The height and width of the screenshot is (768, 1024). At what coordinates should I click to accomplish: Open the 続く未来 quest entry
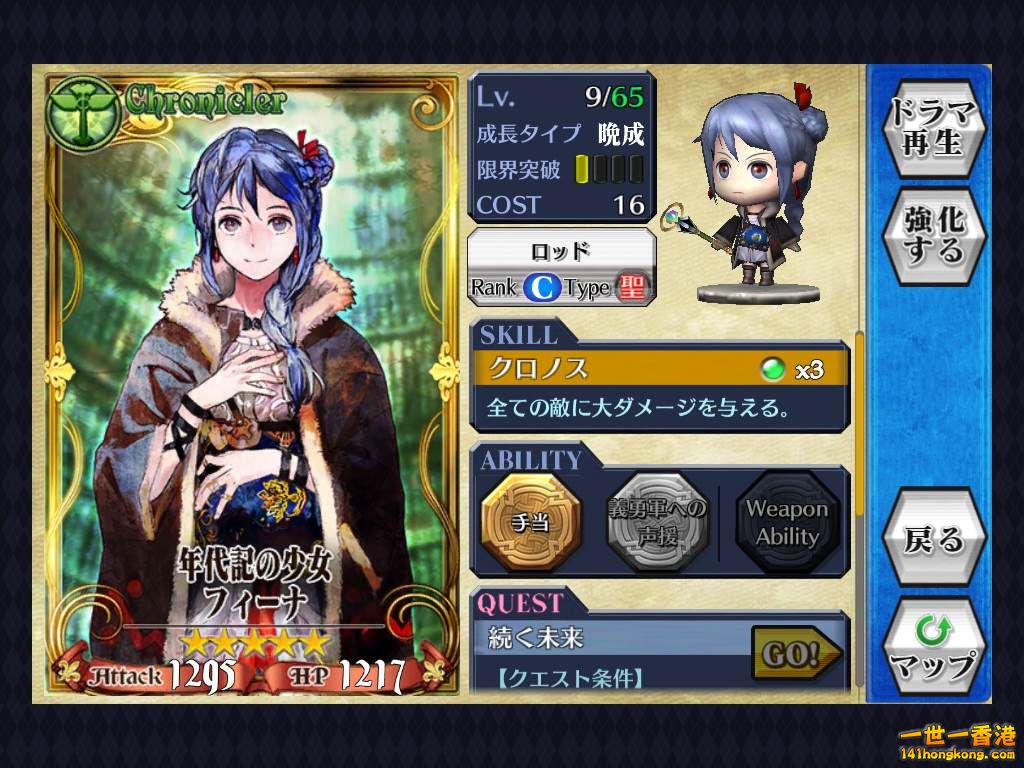coord(610,636)
